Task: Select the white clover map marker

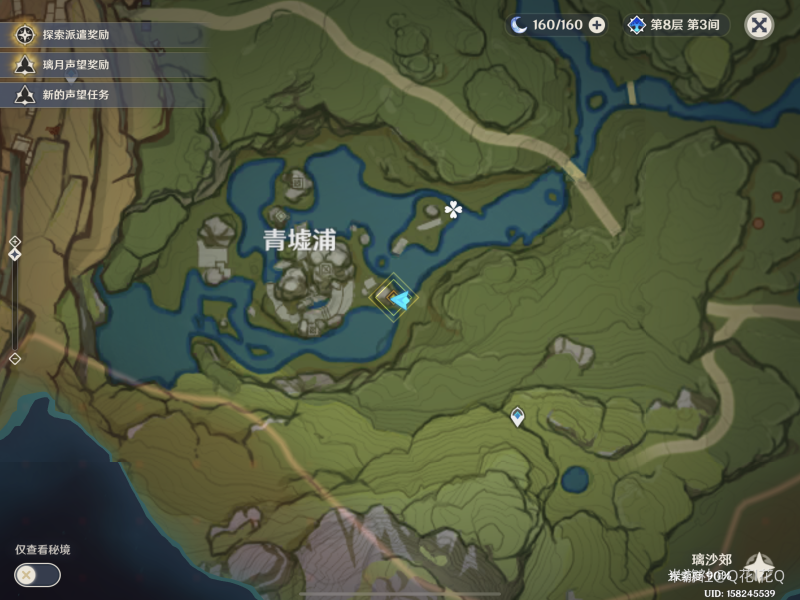Action: point(454,209)
